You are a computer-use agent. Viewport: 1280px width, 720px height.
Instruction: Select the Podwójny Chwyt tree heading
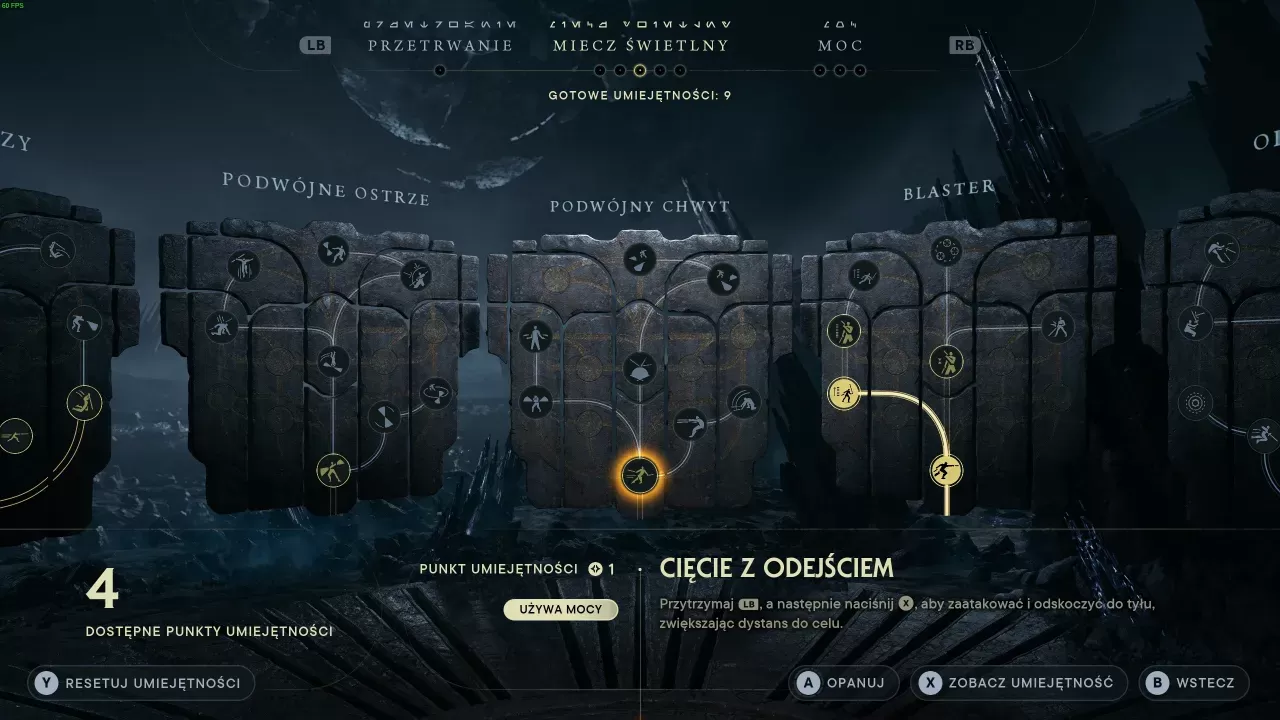[x=640, y=207]
